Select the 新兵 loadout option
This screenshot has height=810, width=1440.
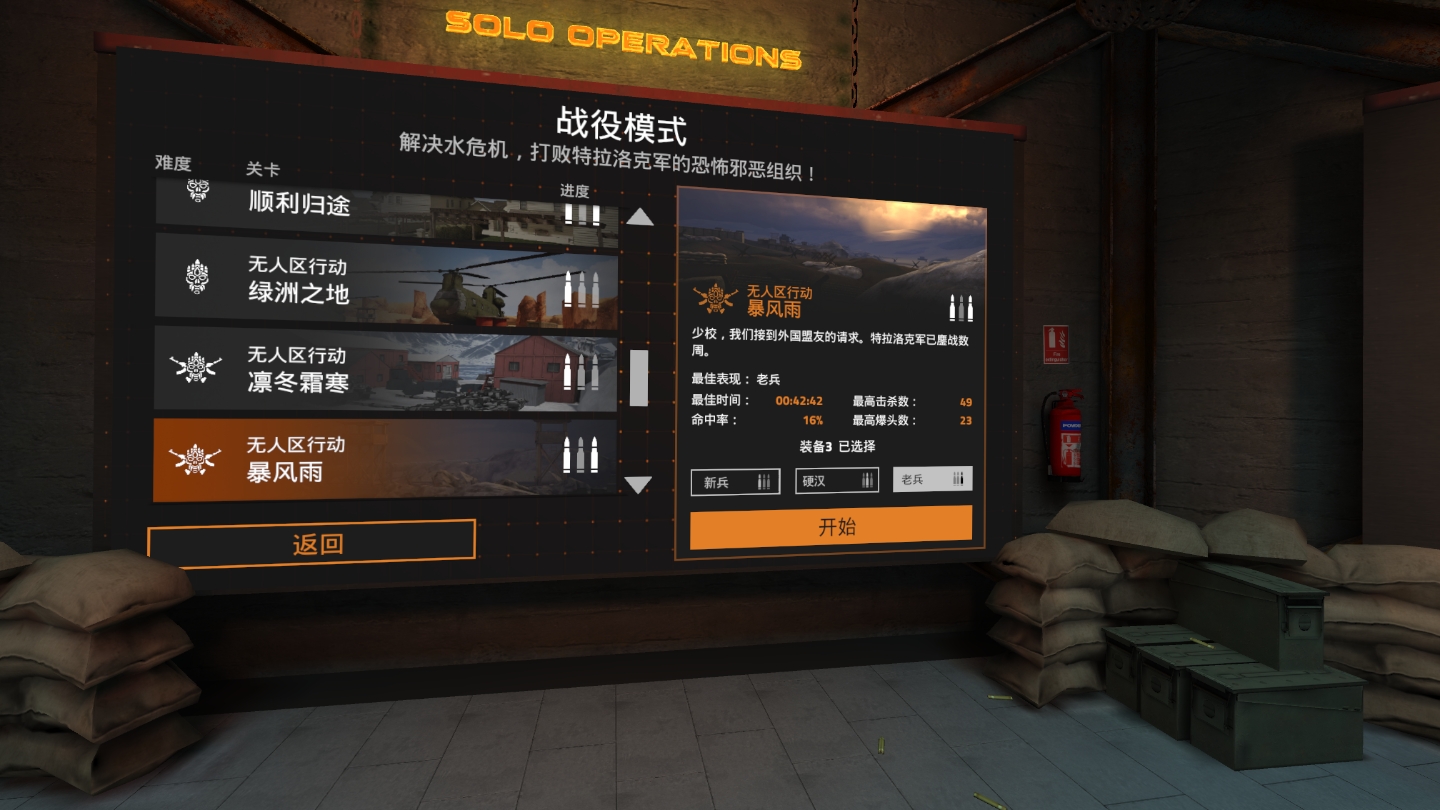pos(736,481)
